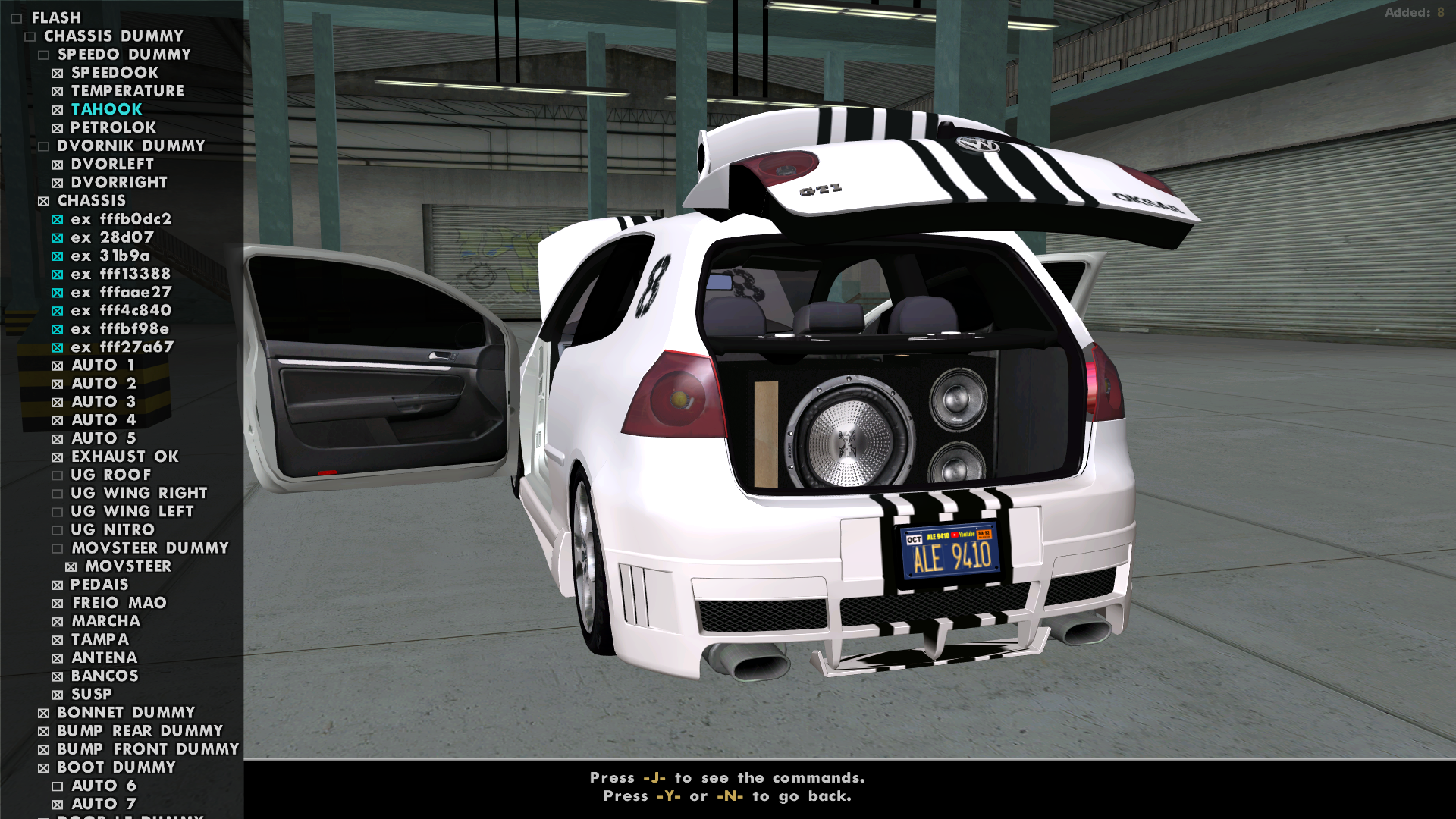The image size is (1456, 819).
Task: Disable the PETROLOK component
Action: tap(59, 127)
